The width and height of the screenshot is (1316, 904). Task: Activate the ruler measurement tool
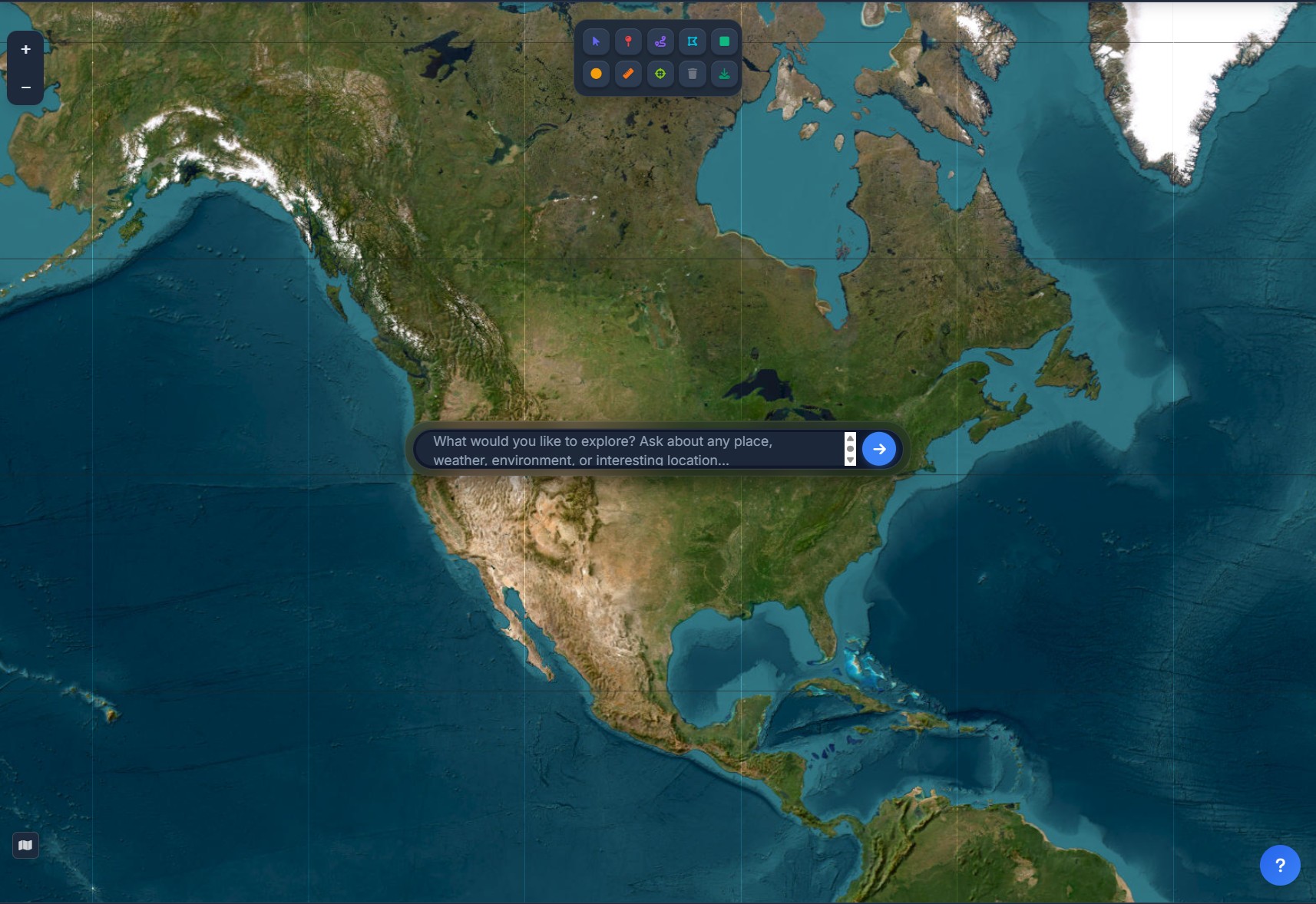[629, 74]
